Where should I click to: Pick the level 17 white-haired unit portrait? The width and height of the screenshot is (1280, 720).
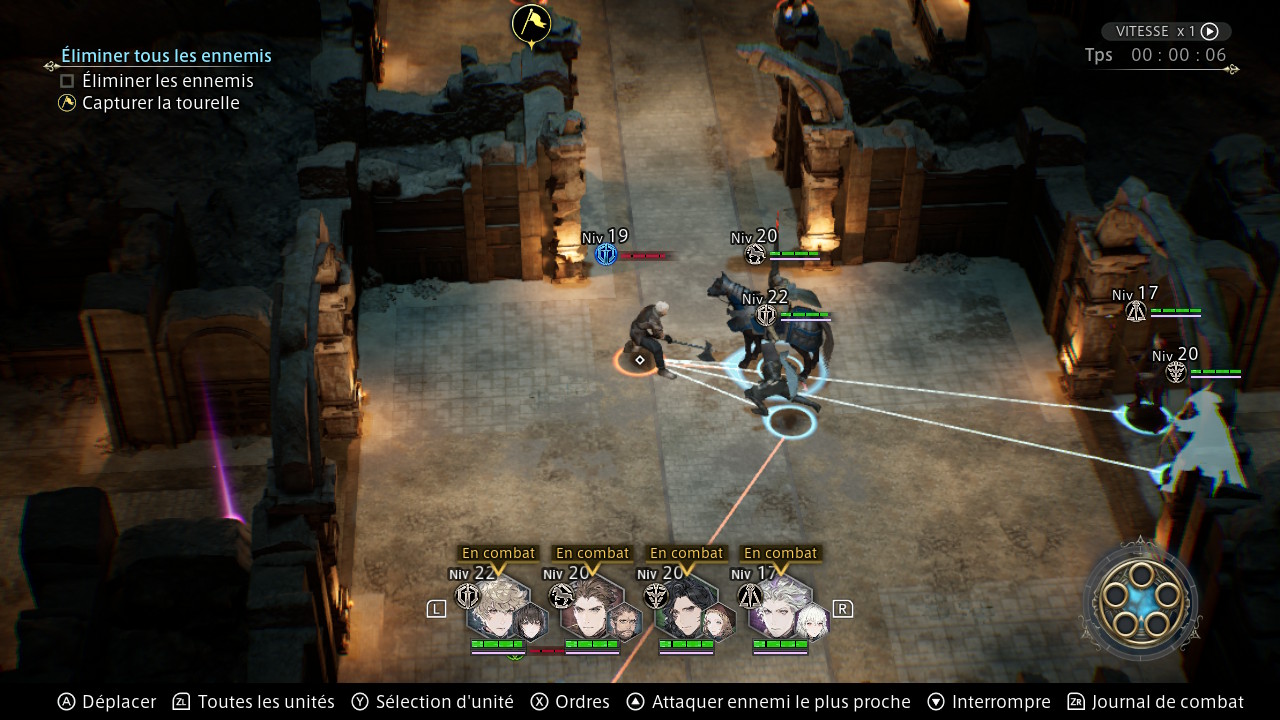(778, 606)
